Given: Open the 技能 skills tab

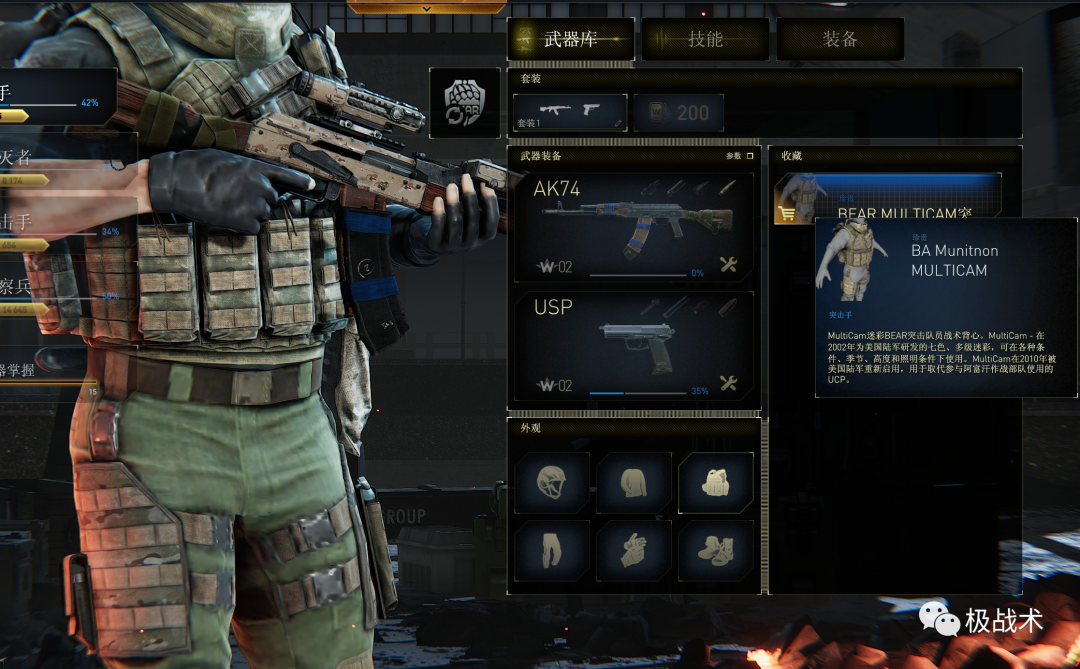Looking at the screenshot, I should point(705,39).
